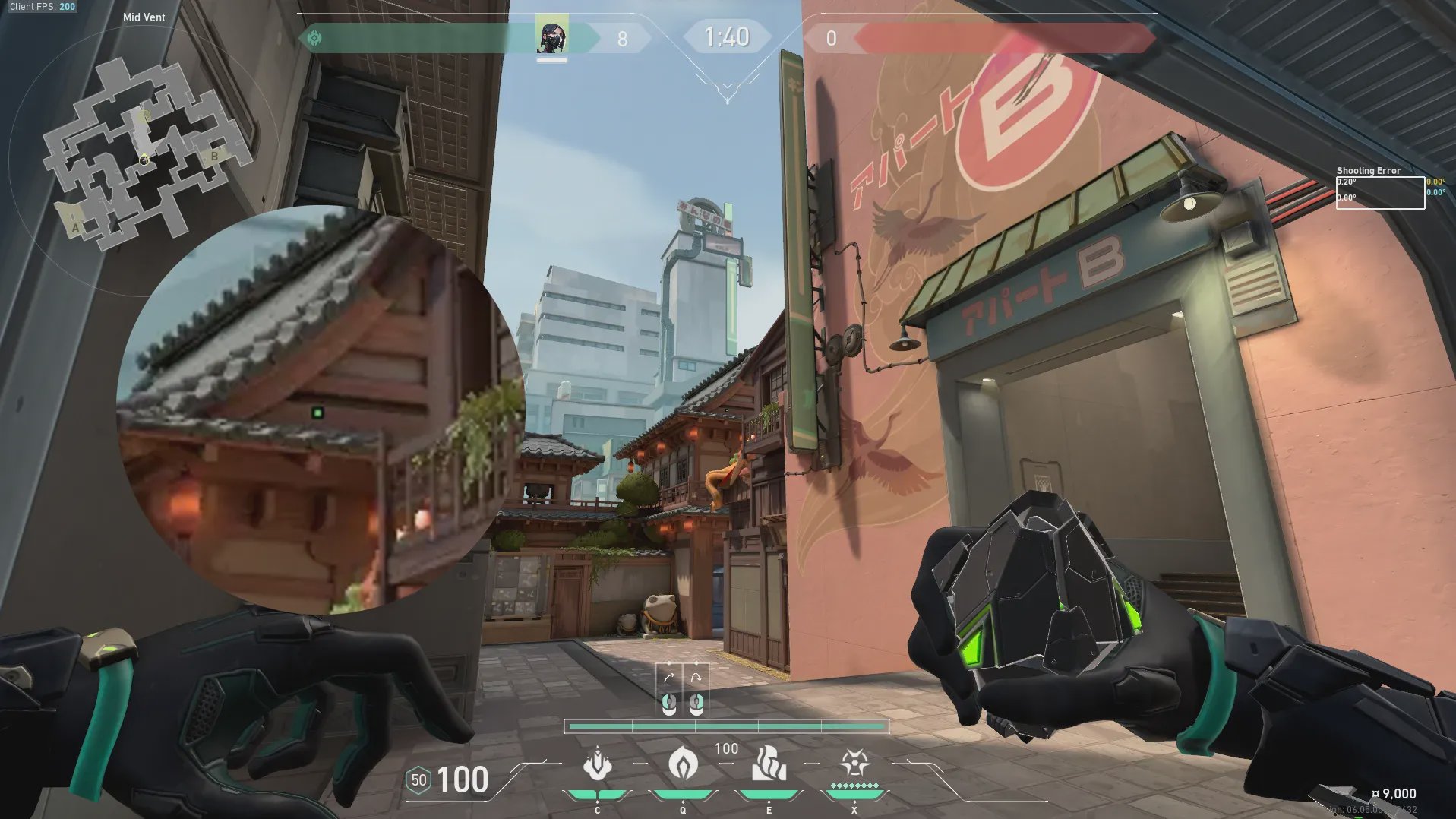Click the circular zoomed lineup inset
This screenshot has width=1456, height=819.
[319, 410]
